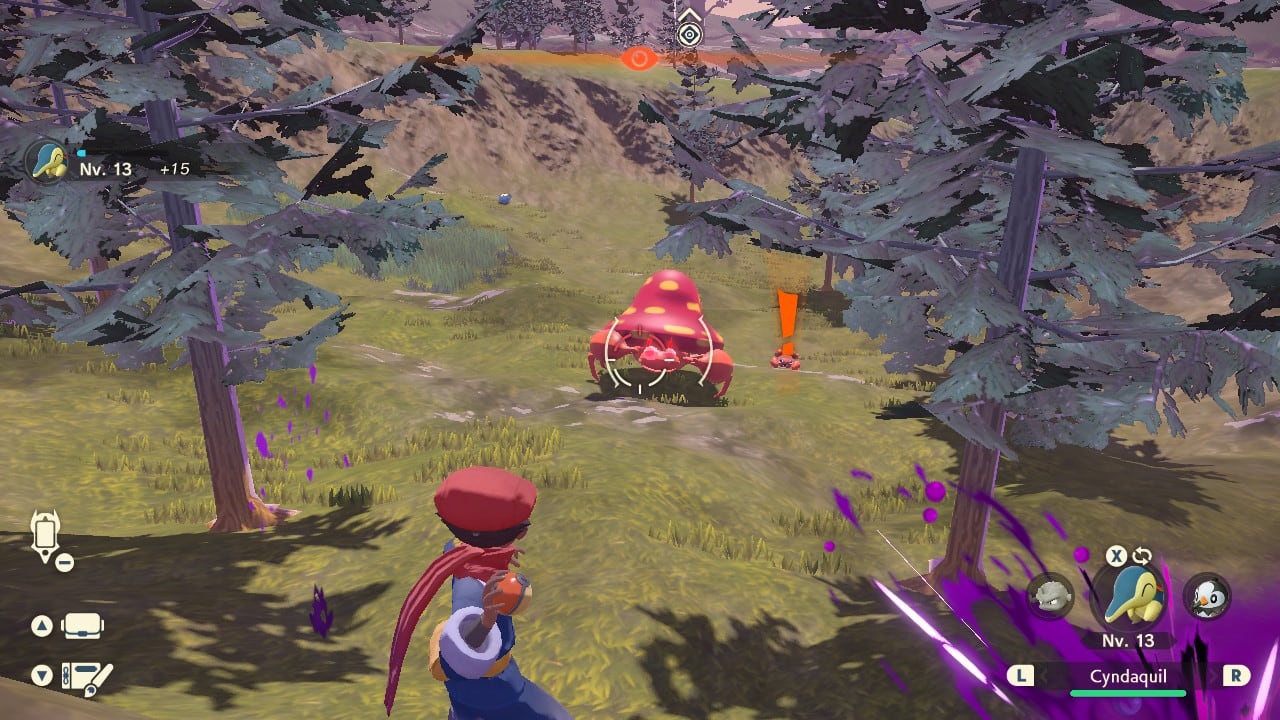1280x720 pixels.
Task: Click the objective target marker on the compass
Action: [x=688, y=34]
